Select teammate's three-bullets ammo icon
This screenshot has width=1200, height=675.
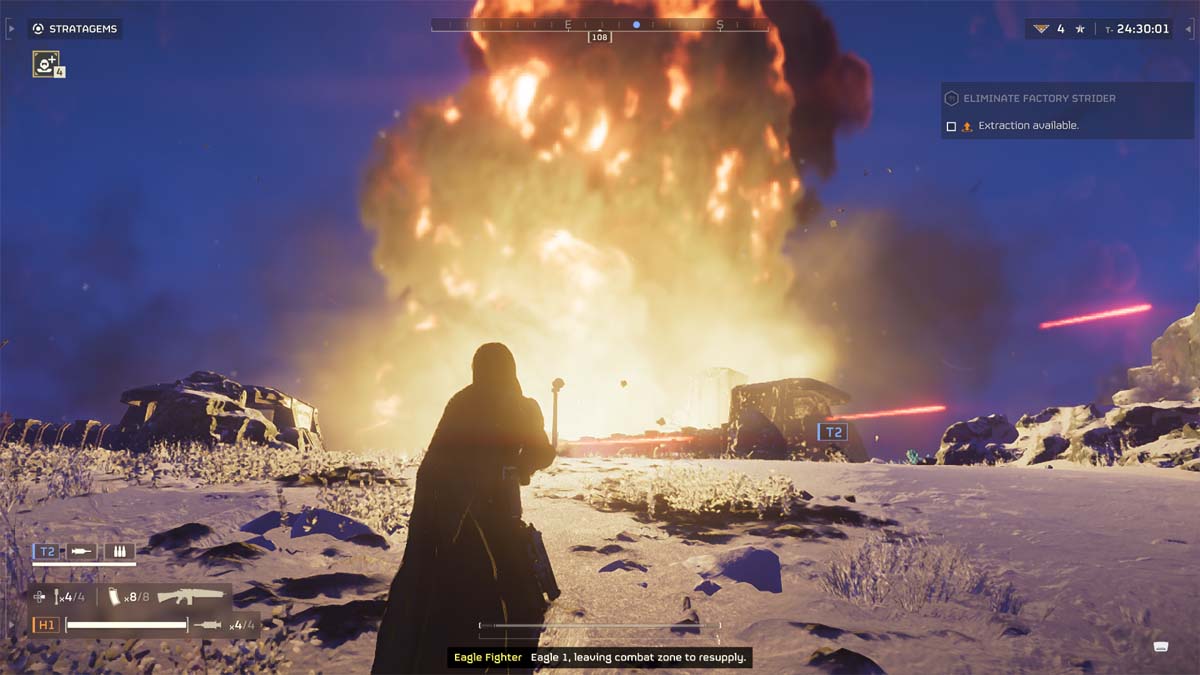[119, 551]
